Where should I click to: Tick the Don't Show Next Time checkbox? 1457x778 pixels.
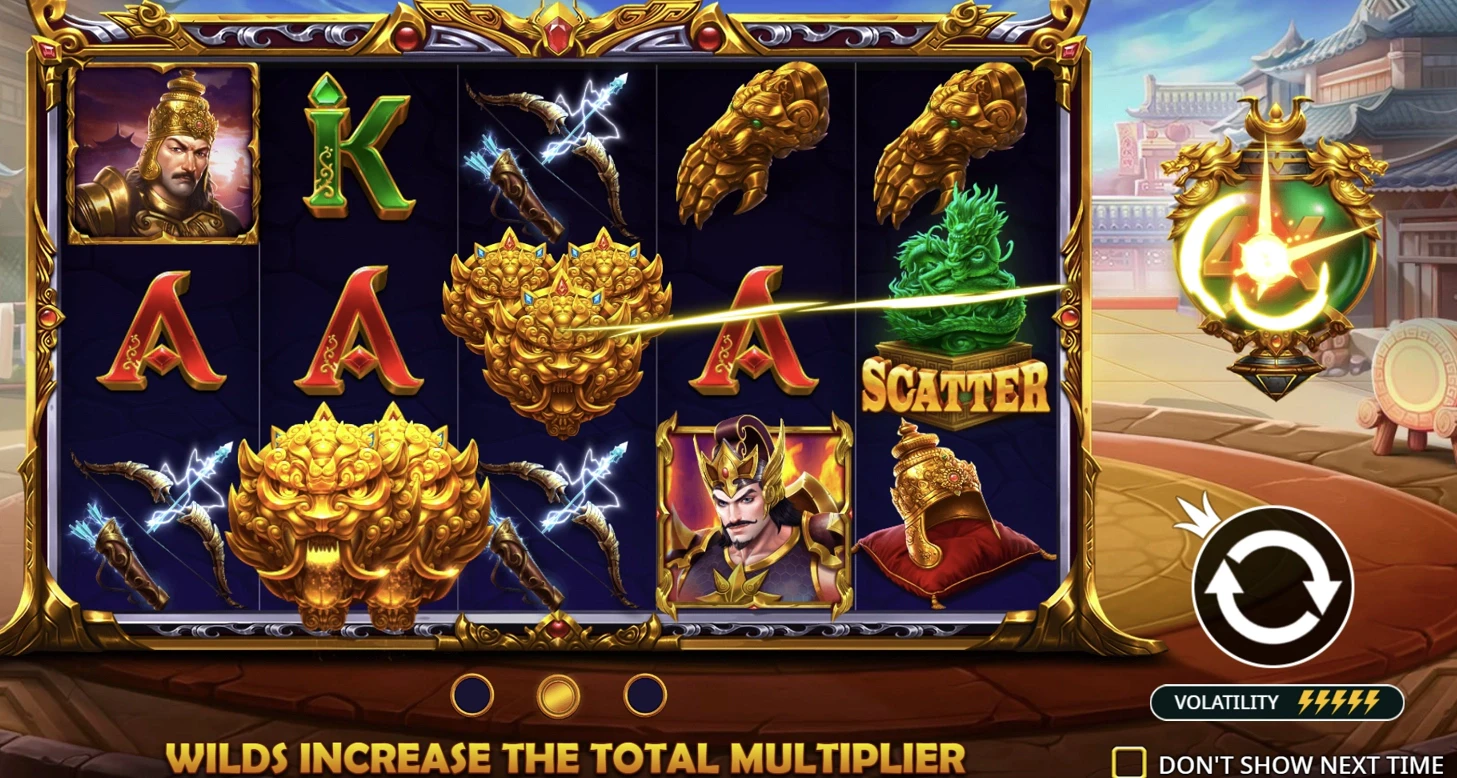point(1129,763)
